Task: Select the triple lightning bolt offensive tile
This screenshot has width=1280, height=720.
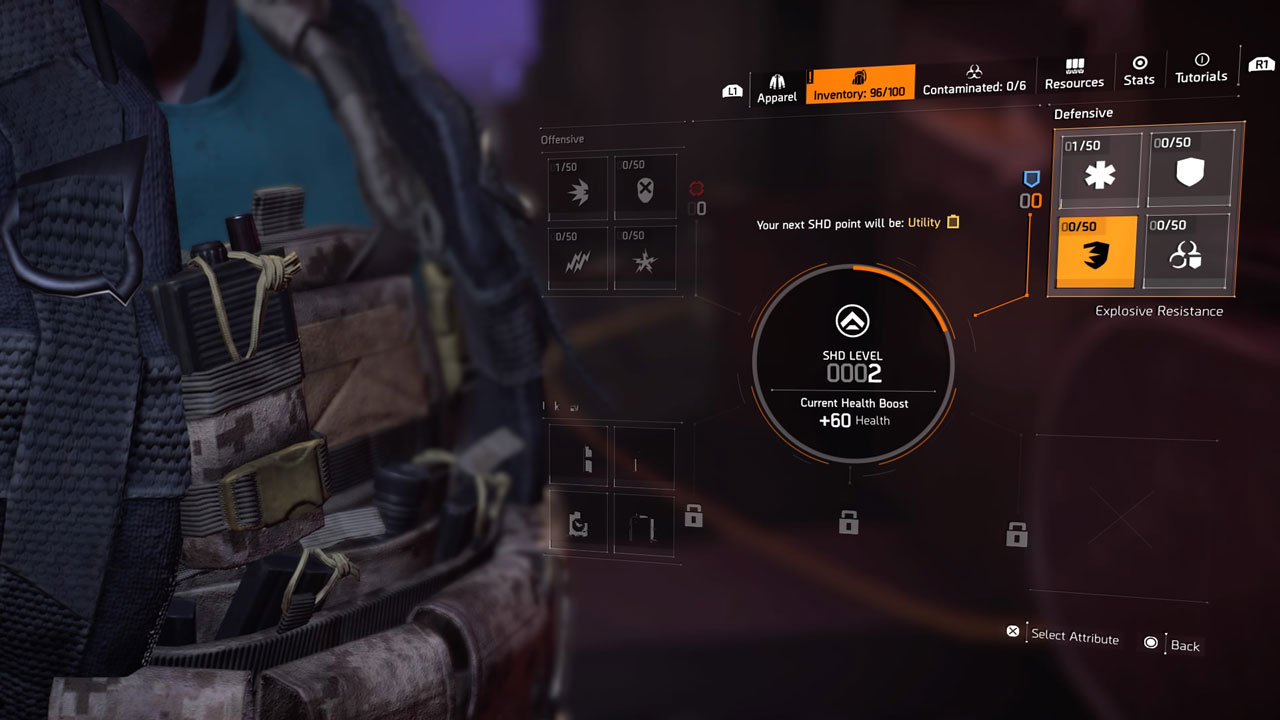Action: tap(578, 259)
